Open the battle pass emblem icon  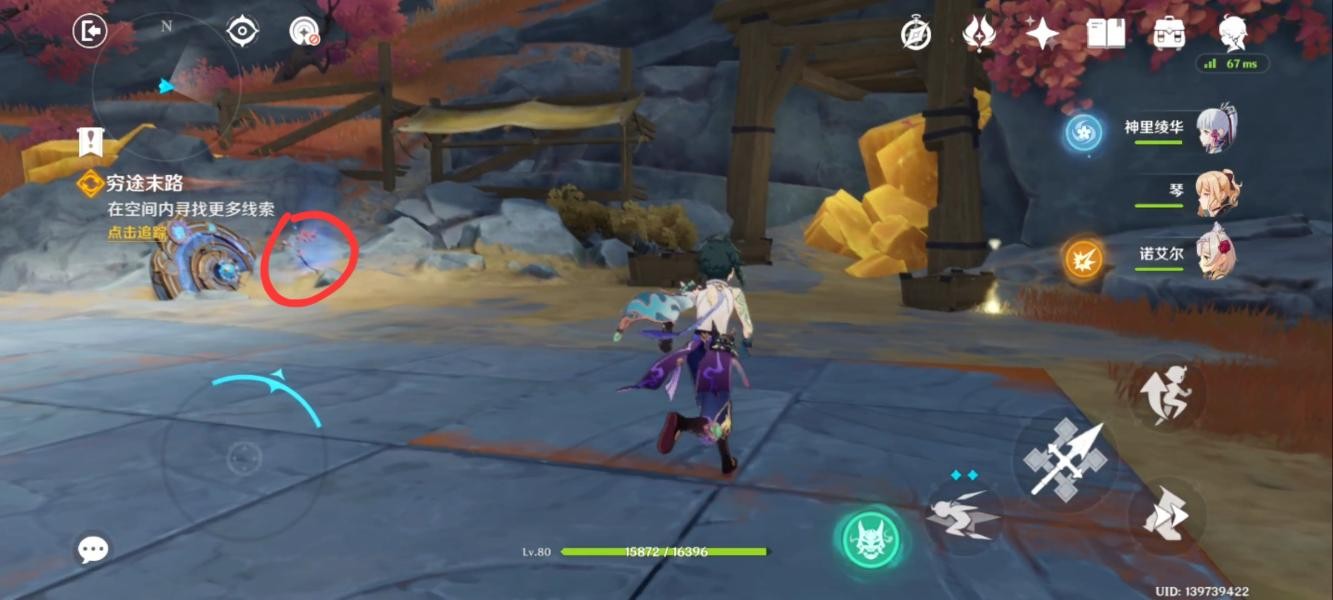coord(978,34)
